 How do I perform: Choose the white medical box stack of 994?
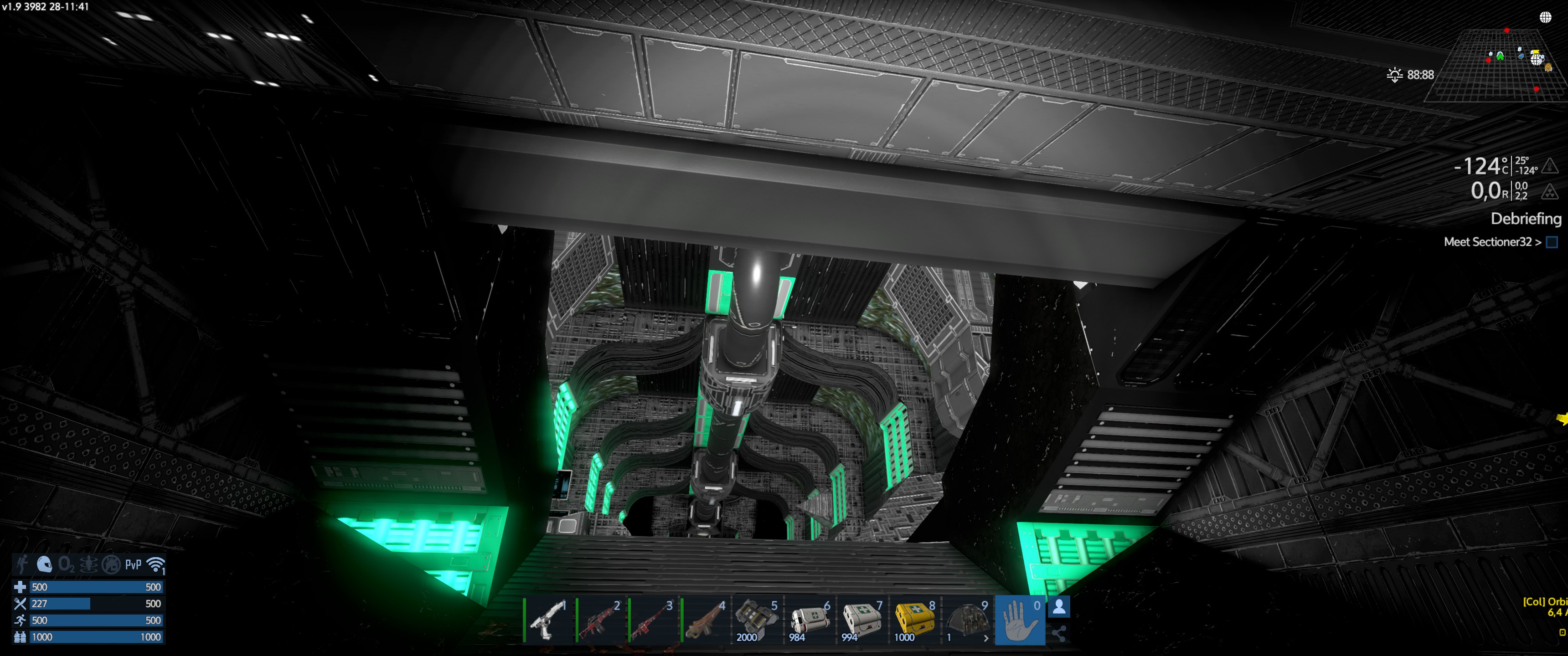pos(862,620)
